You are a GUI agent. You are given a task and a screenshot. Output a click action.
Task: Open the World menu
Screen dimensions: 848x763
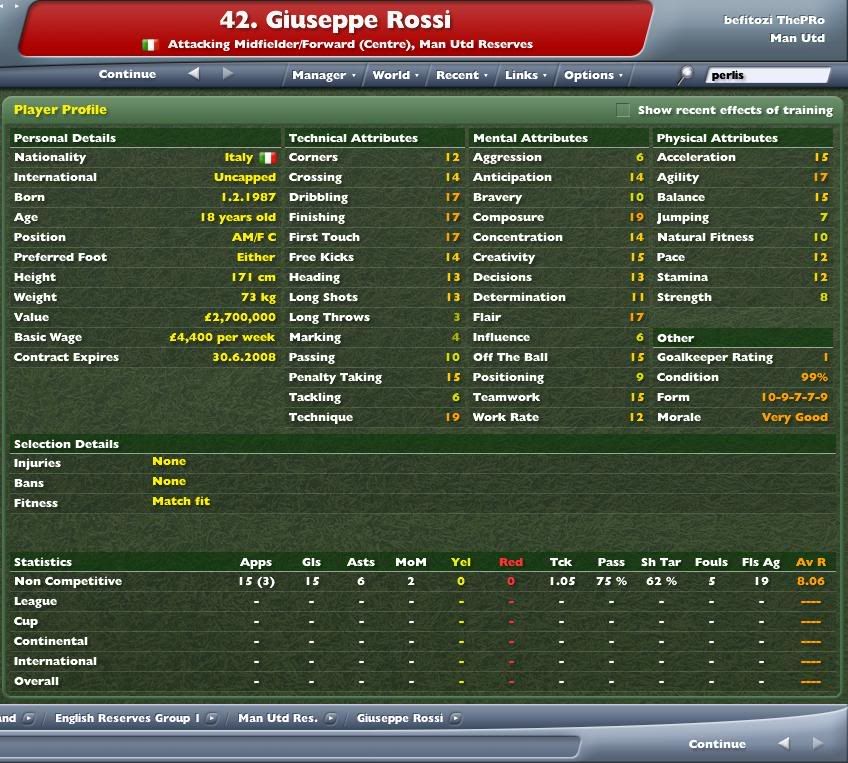click(394, 75)
